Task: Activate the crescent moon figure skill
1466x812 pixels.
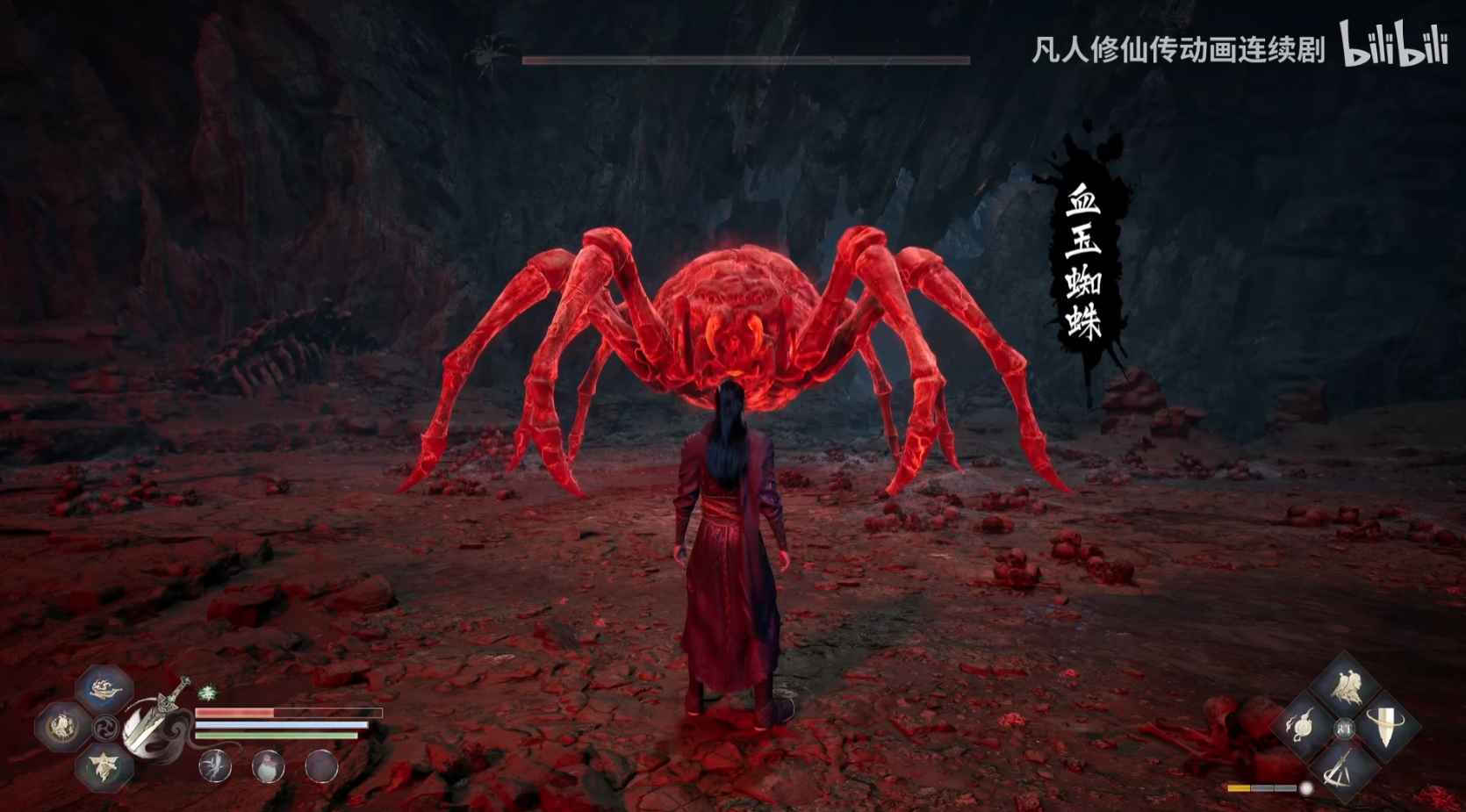Action: click(61, 727)
